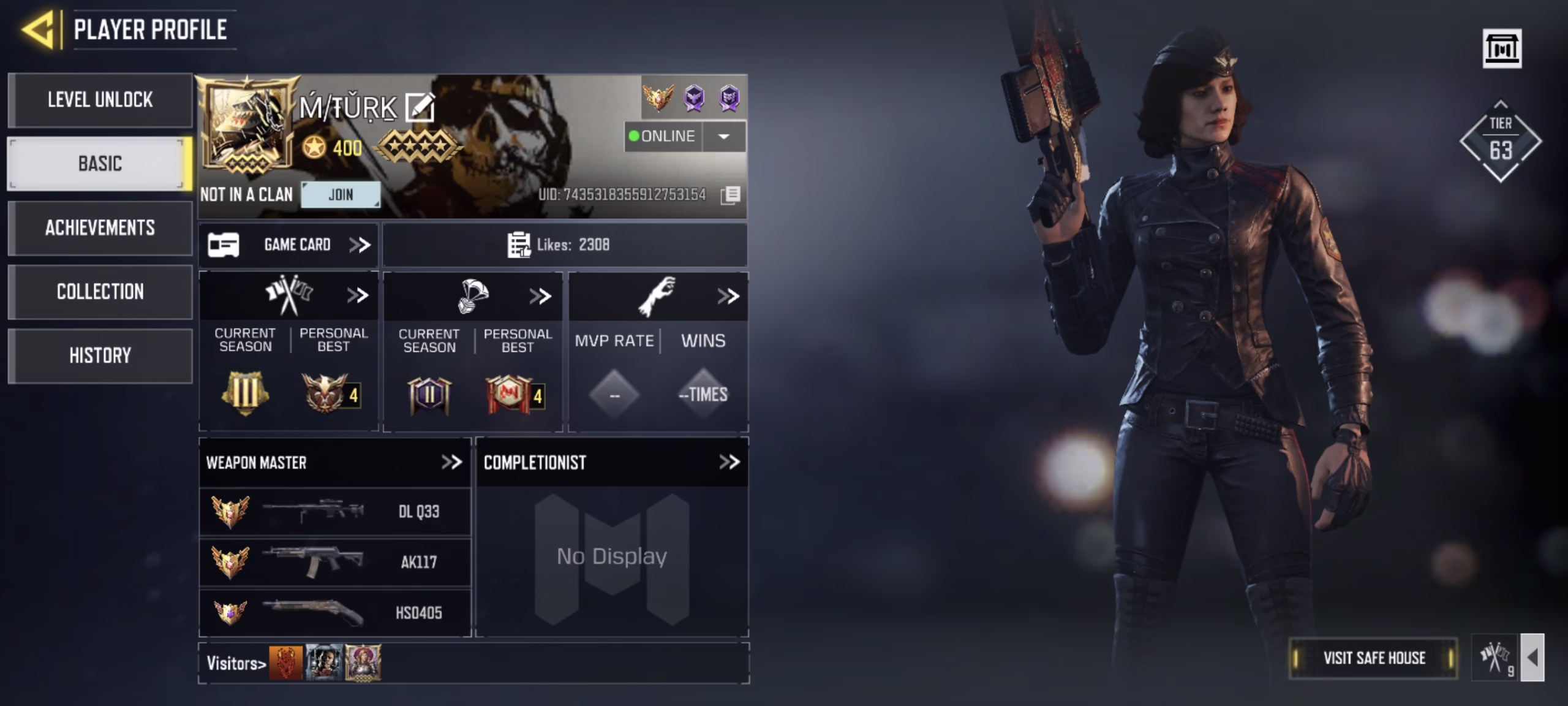1568x706 pixels.
Task: Expand the Weapon Master section
Action: [451, 462]
